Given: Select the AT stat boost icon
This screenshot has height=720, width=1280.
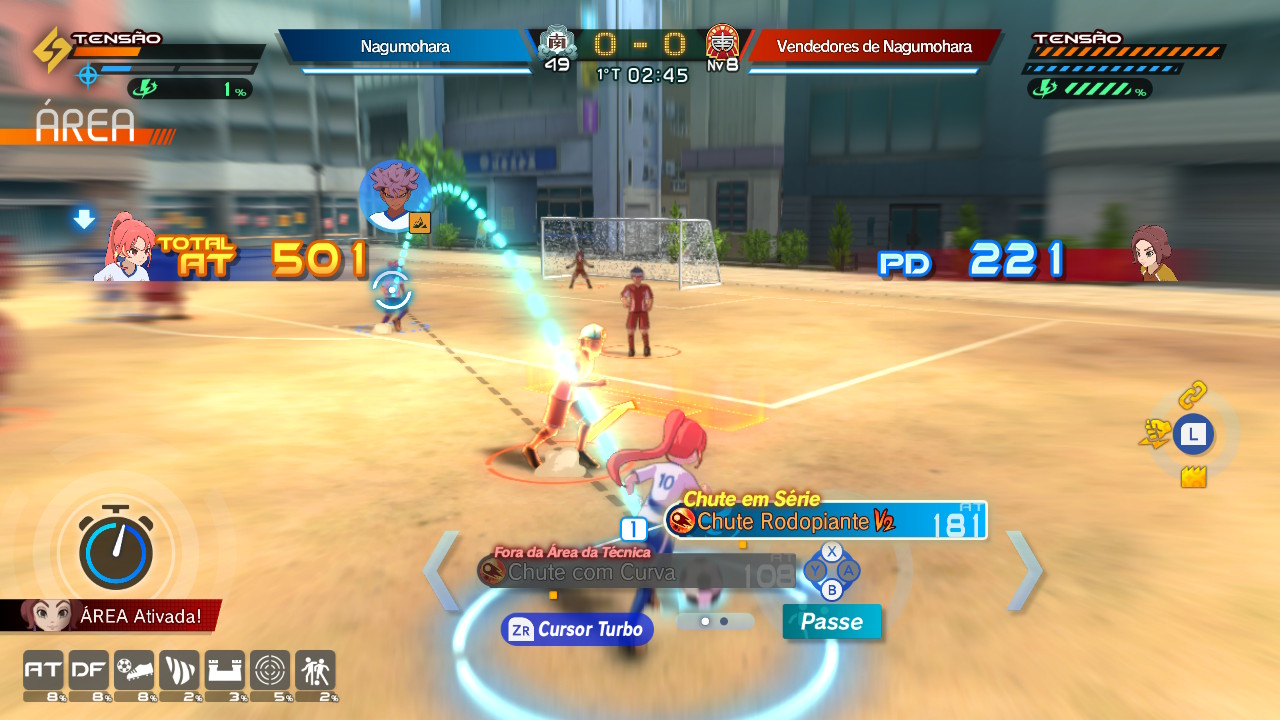Looking at the screenshot, I should click(x=43, y=670).
